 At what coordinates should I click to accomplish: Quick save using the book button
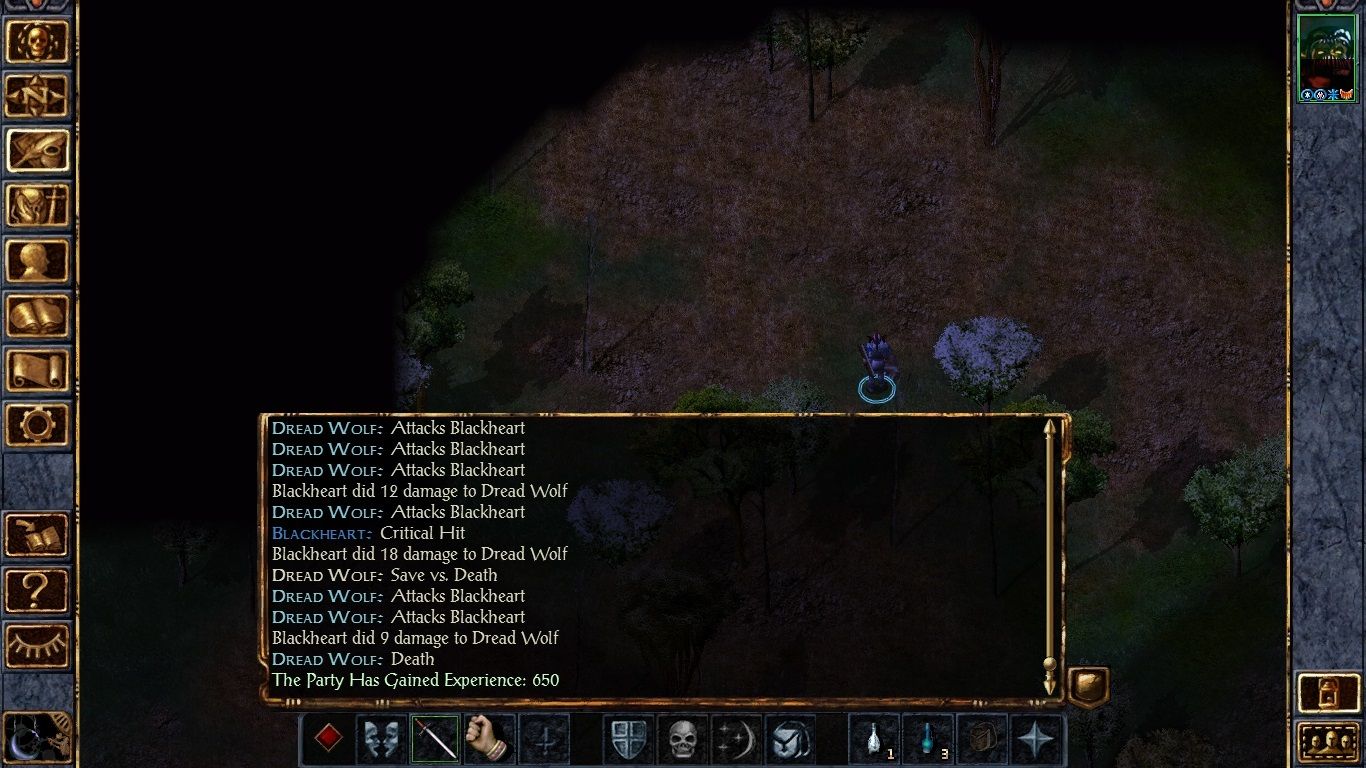(x=38, y=536)
